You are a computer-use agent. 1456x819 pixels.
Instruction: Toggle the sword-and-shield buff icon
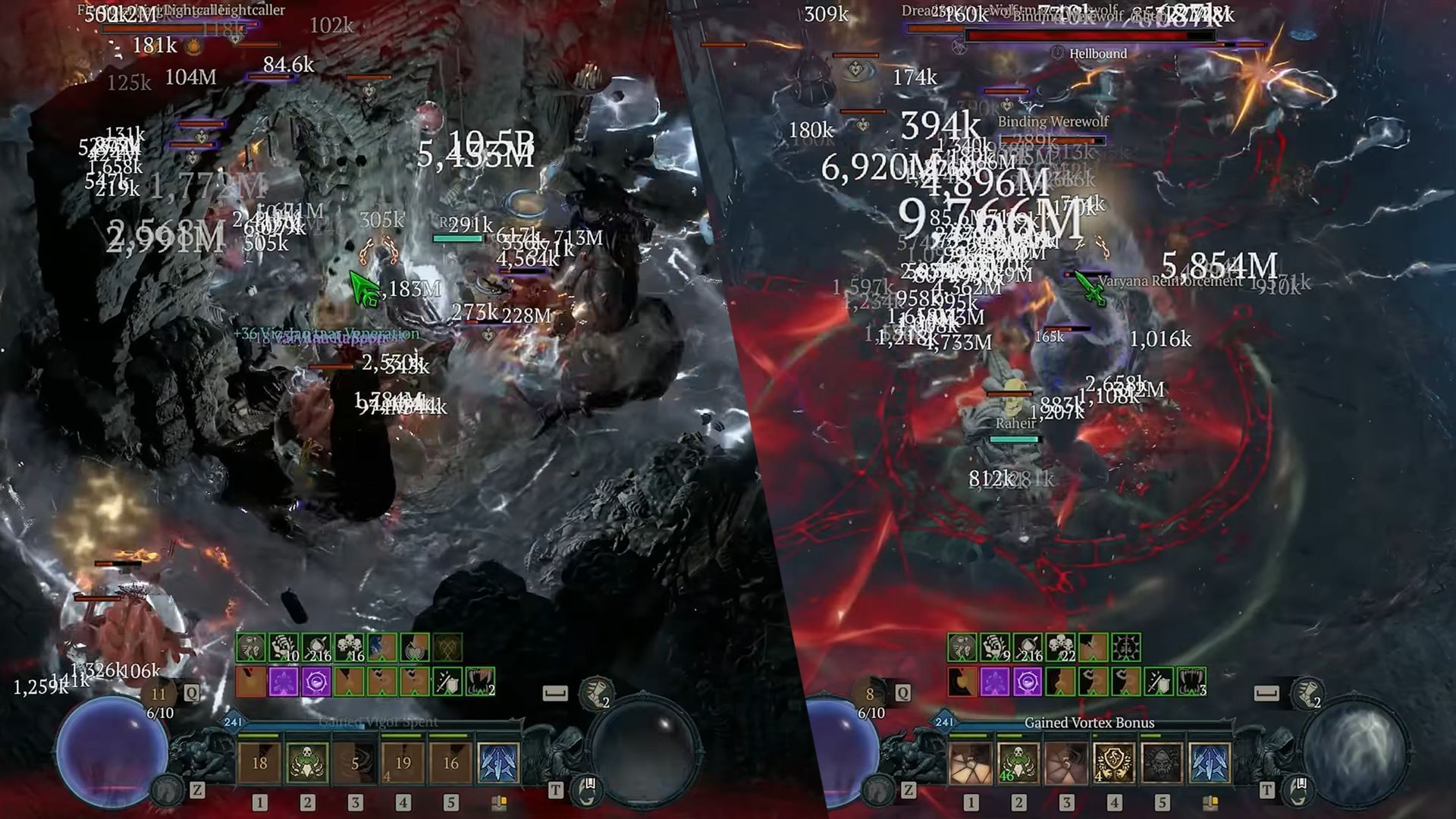(x=446, y=682)
